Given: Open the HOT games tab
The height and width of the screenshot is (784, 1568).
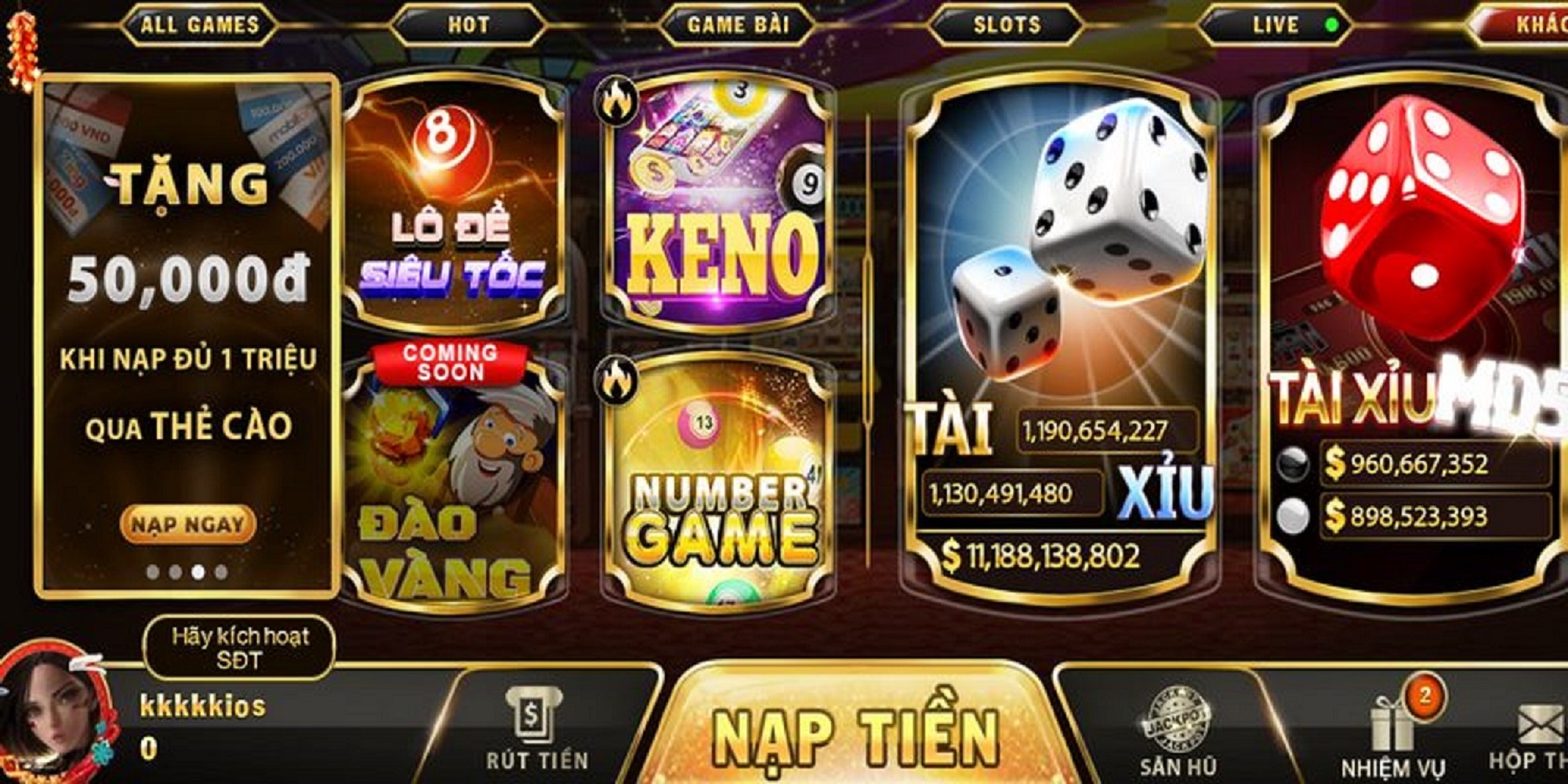Looking at the screenshot, I should [x=468, y=25].
